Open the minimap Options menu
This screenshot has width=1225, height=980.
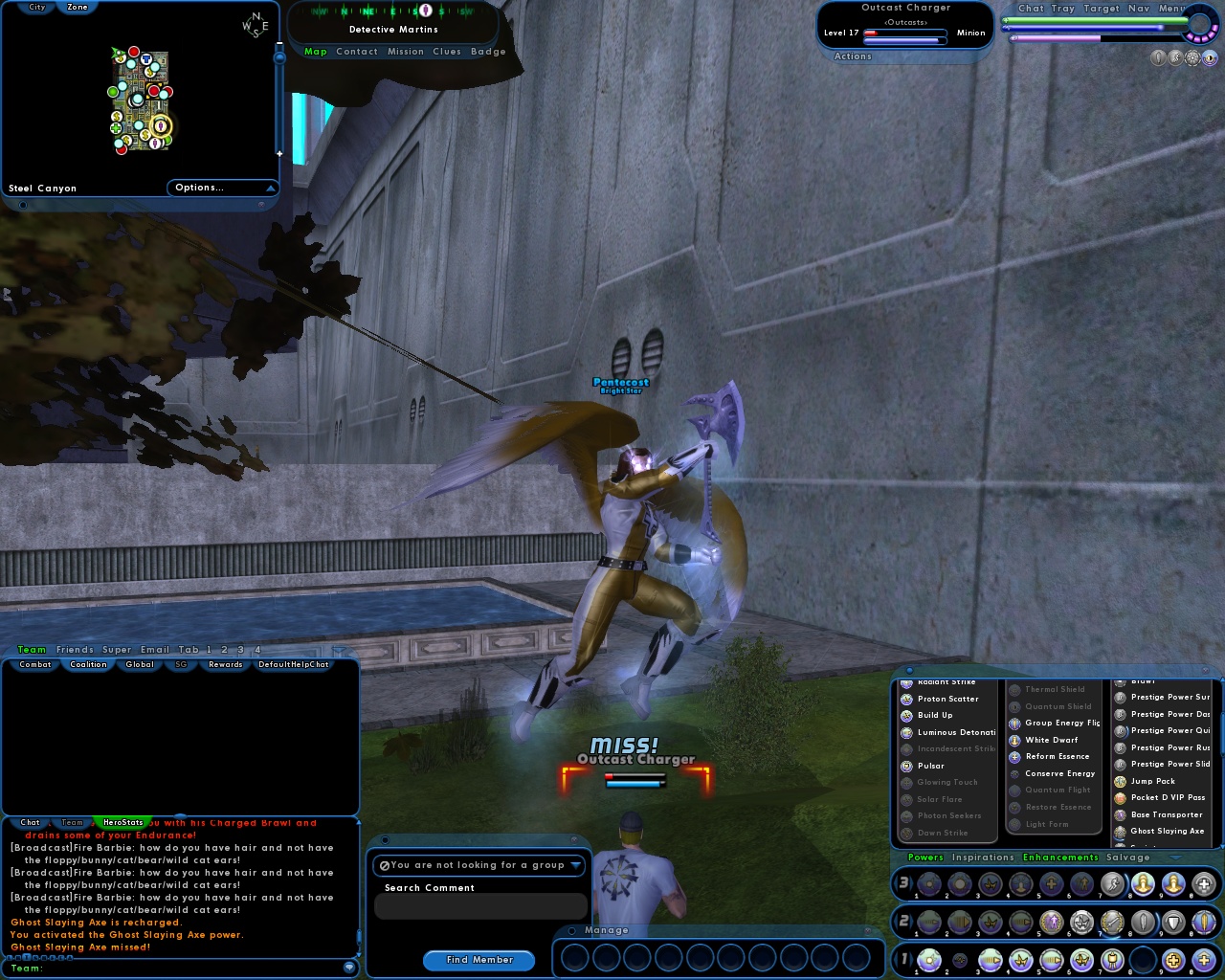(x=222, y=188)
